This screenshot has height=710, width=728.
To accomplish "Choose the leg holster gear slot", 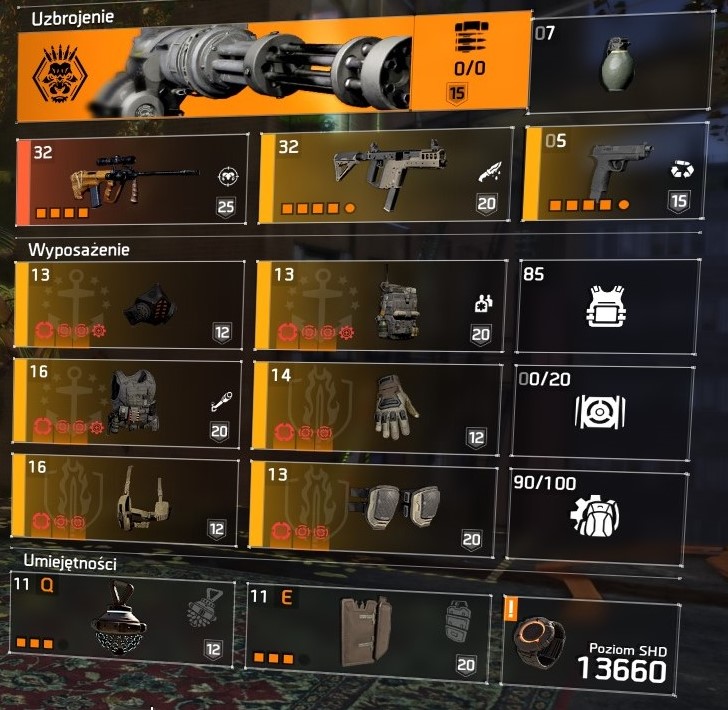I will (x=126, y=499).
